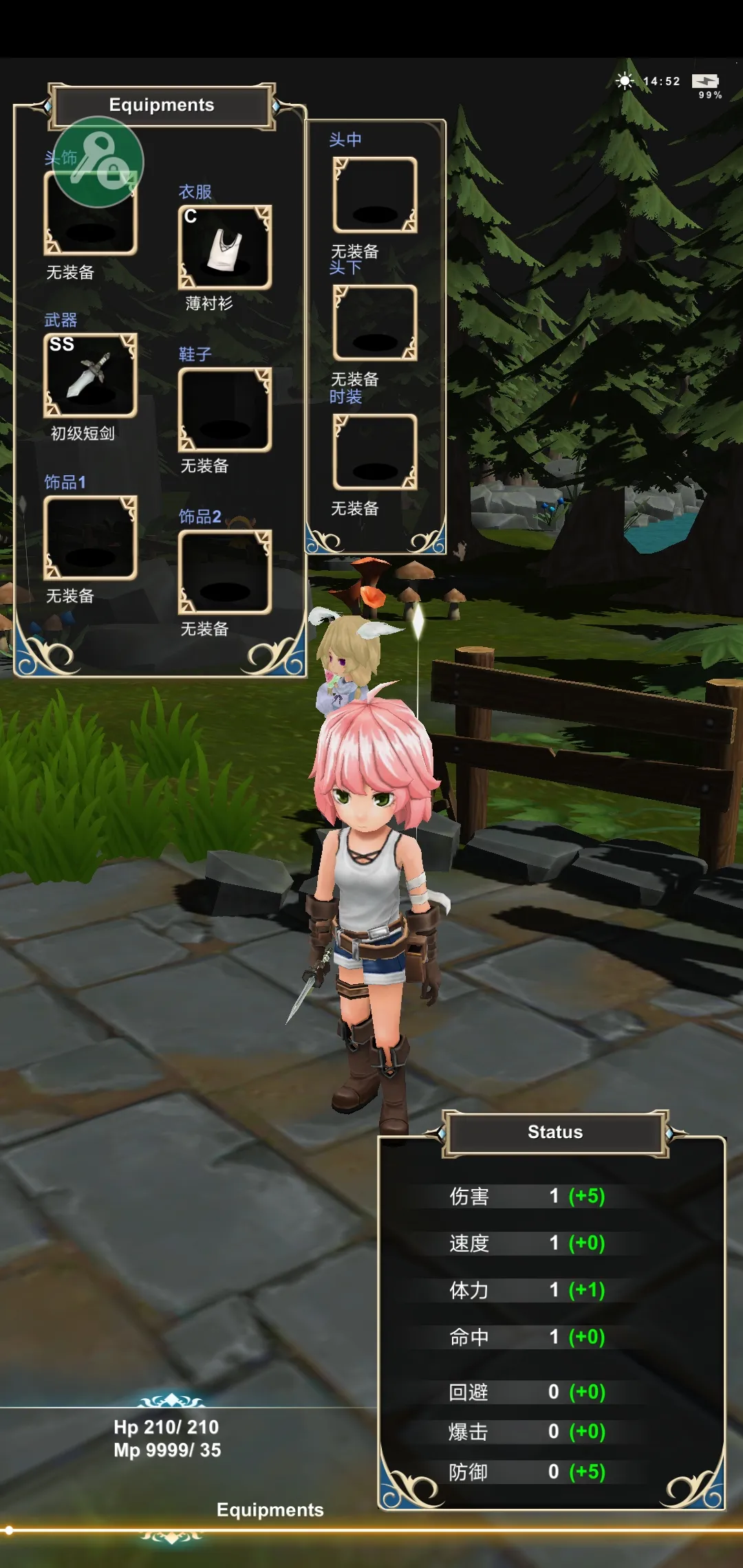Select the 薄衬衫 clothing slot
The width and height of the screenshot is (743, 1568).
tap(225, 248)
